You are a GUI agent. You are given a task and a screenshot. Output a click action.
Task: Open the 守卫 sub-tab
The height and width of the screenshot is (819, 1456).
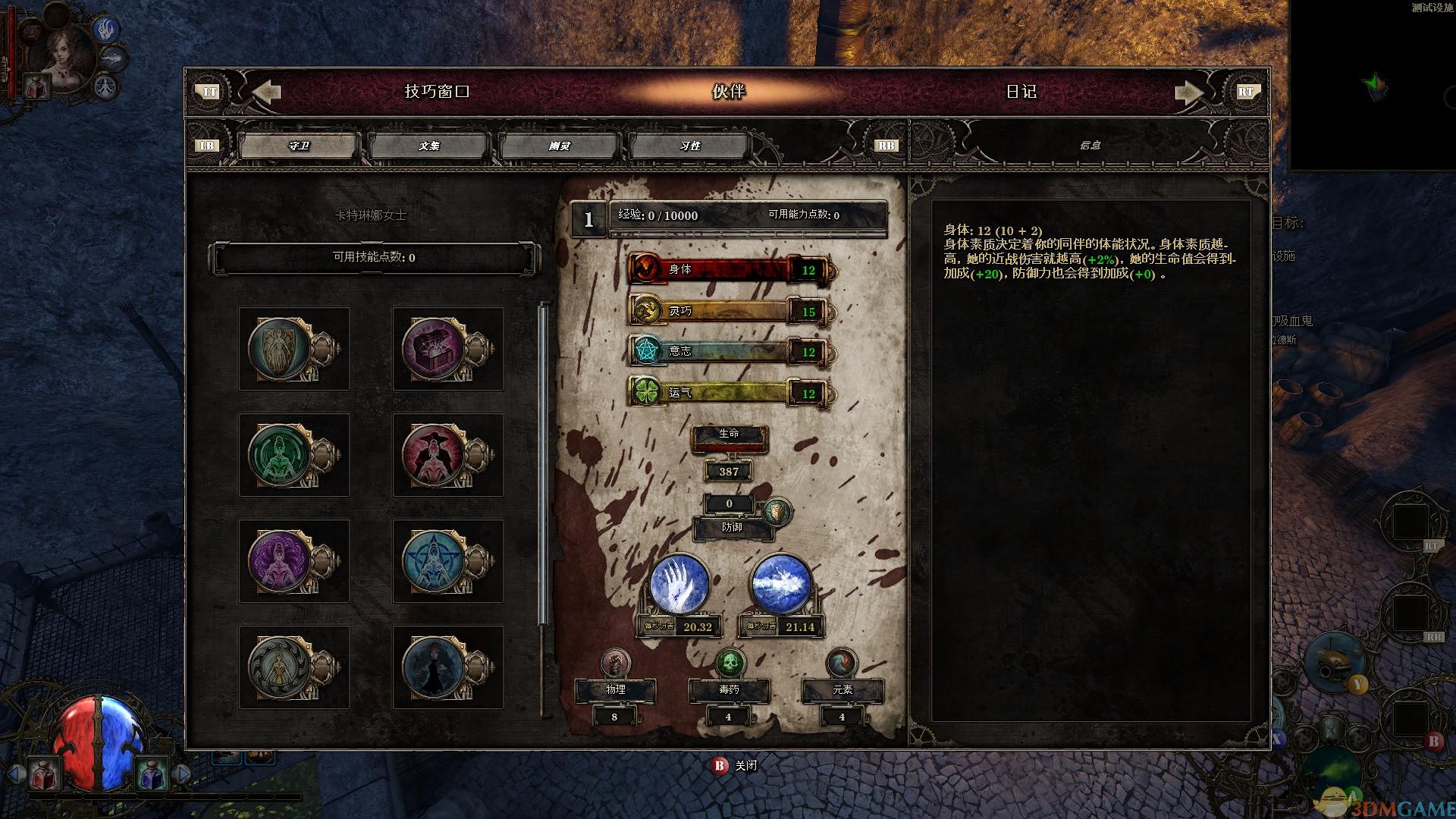click(x=299, y=146)
